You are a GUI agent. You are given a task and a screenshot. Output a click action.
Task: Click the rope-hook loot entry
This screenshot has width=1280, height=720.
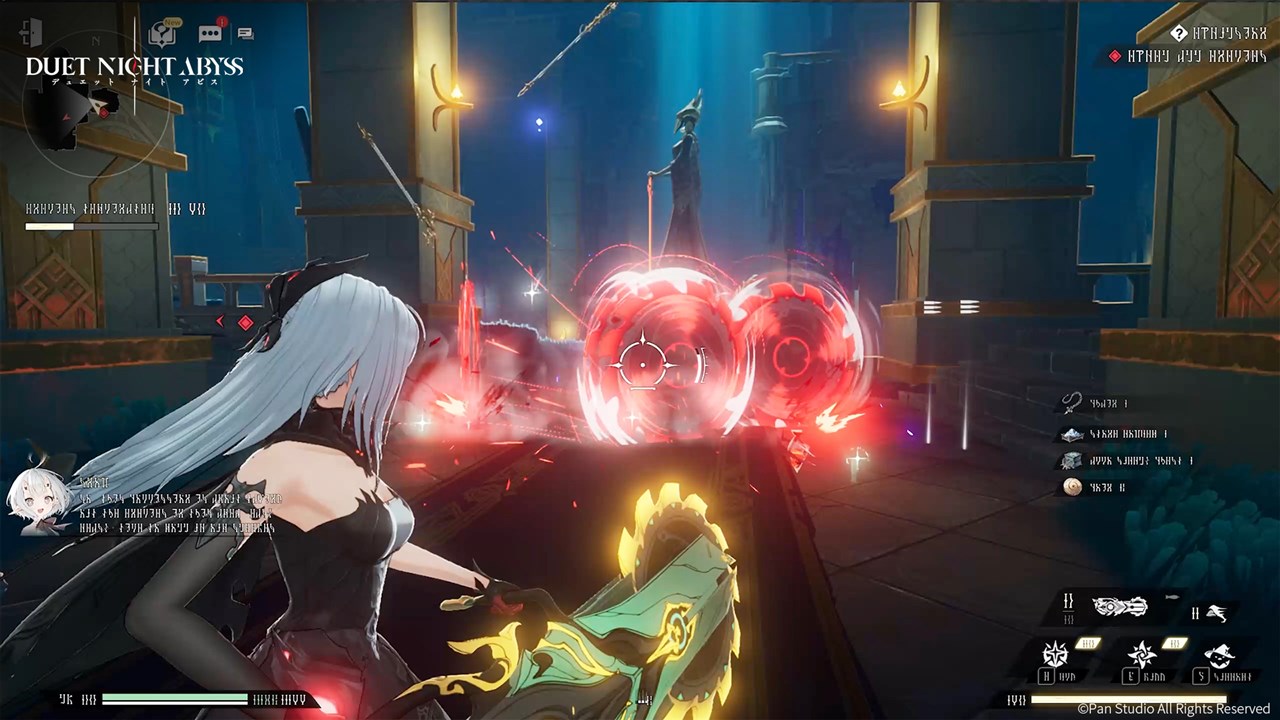[x=1072, y=403]
